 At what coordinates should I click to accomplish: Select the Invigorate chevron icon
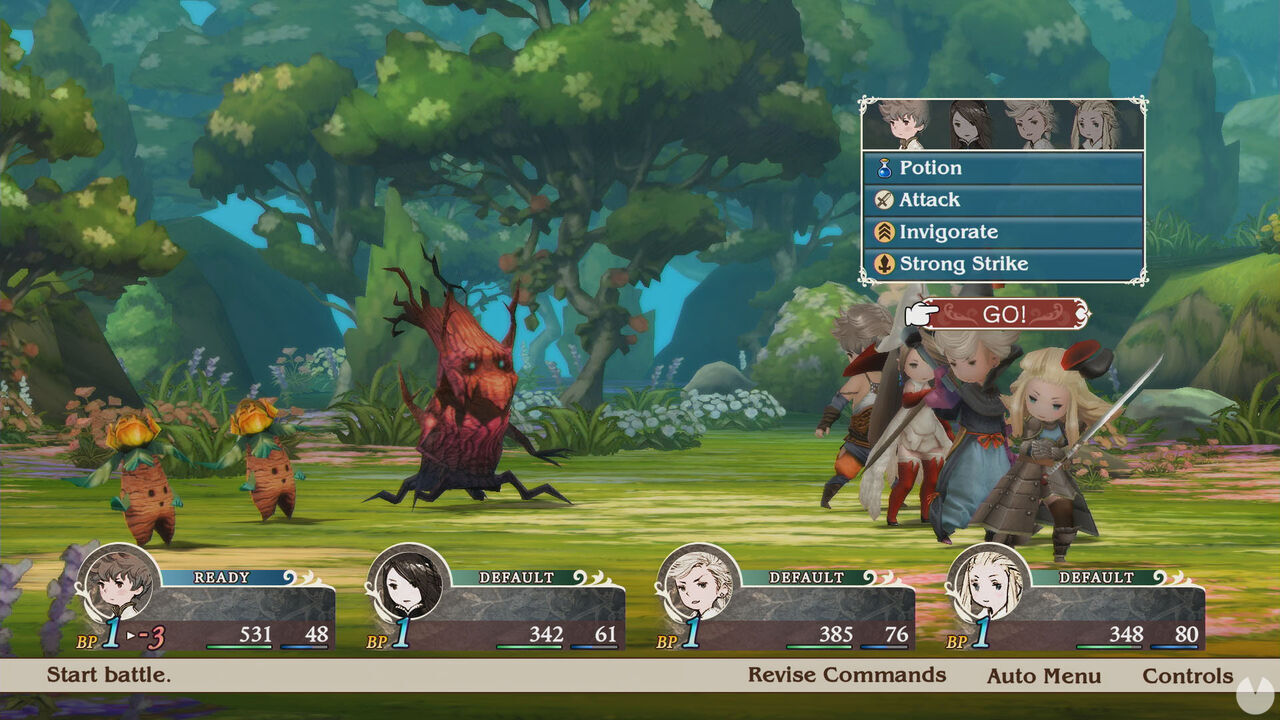click(x=884, y=231)
